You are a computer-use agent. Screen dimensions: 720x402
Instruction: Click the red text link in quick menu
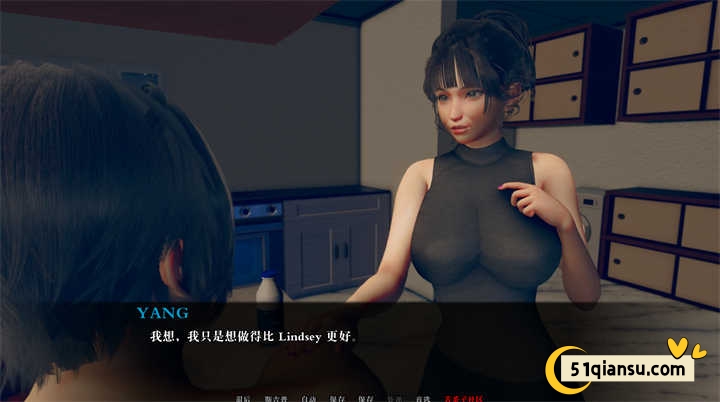tap(463, 398)
